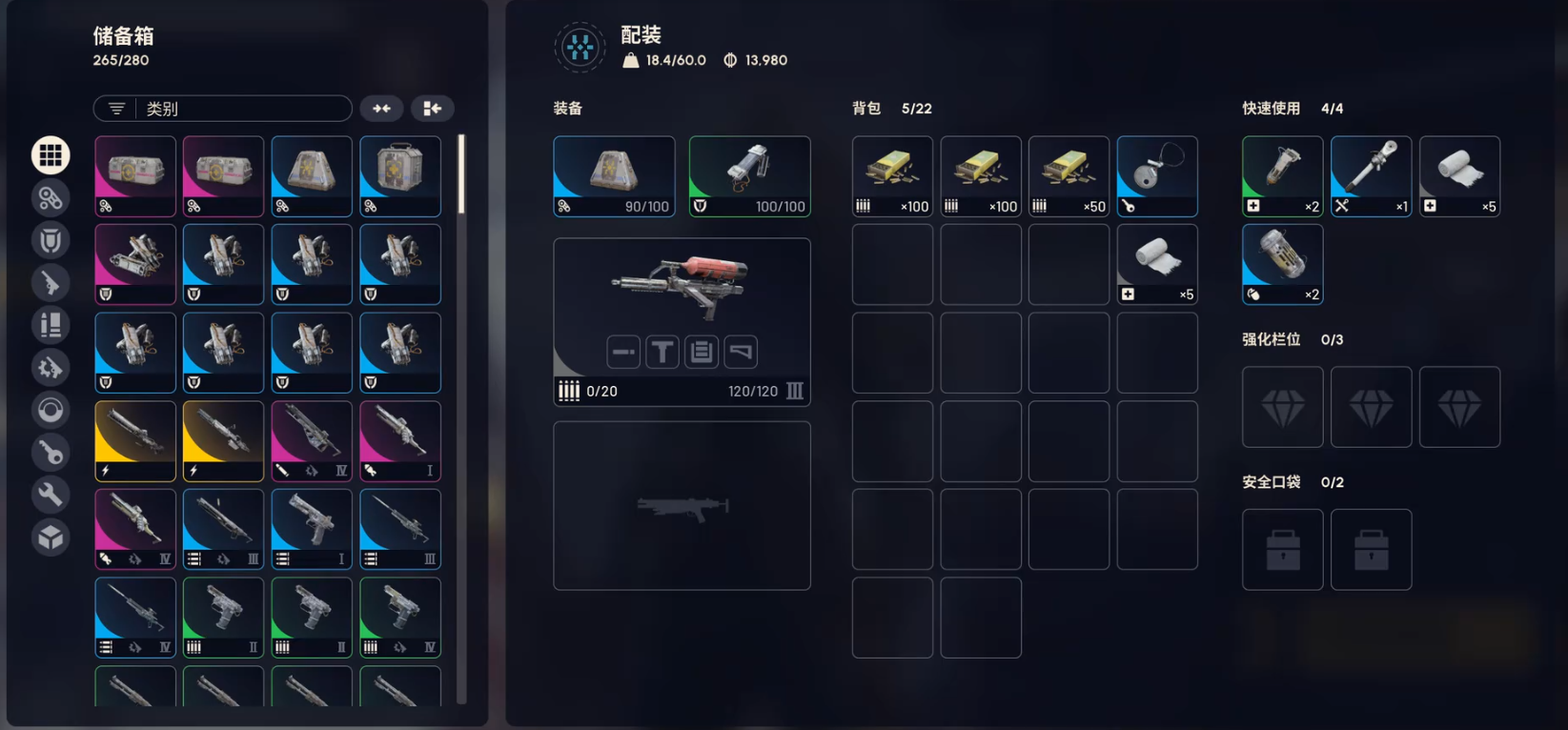Open the magazine attachment slot menu
The width and height of the screenshot is (1568, 730).
(x=702, y=352)
